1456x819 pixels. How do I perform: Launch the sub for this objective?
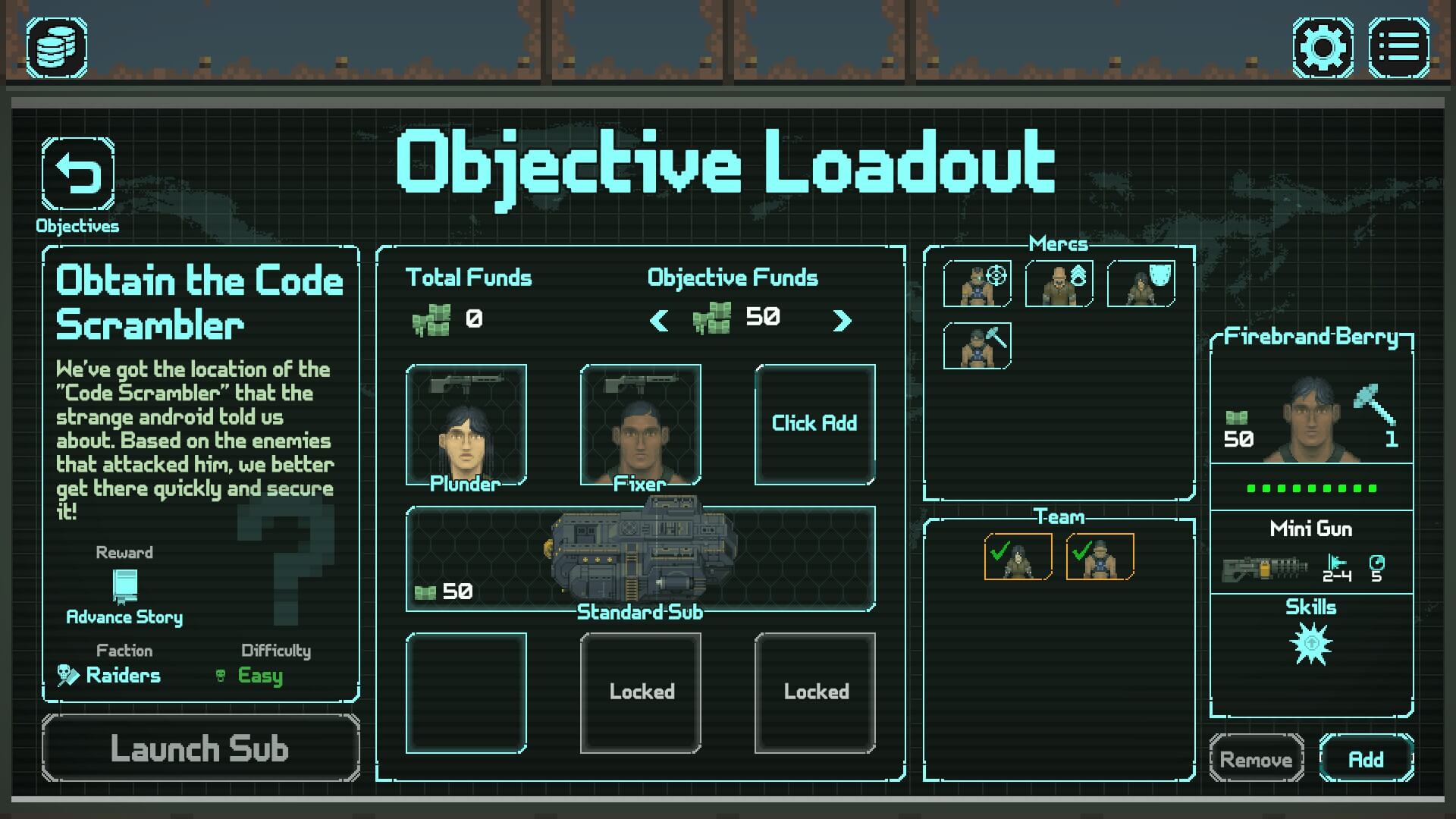click(200, 748)
